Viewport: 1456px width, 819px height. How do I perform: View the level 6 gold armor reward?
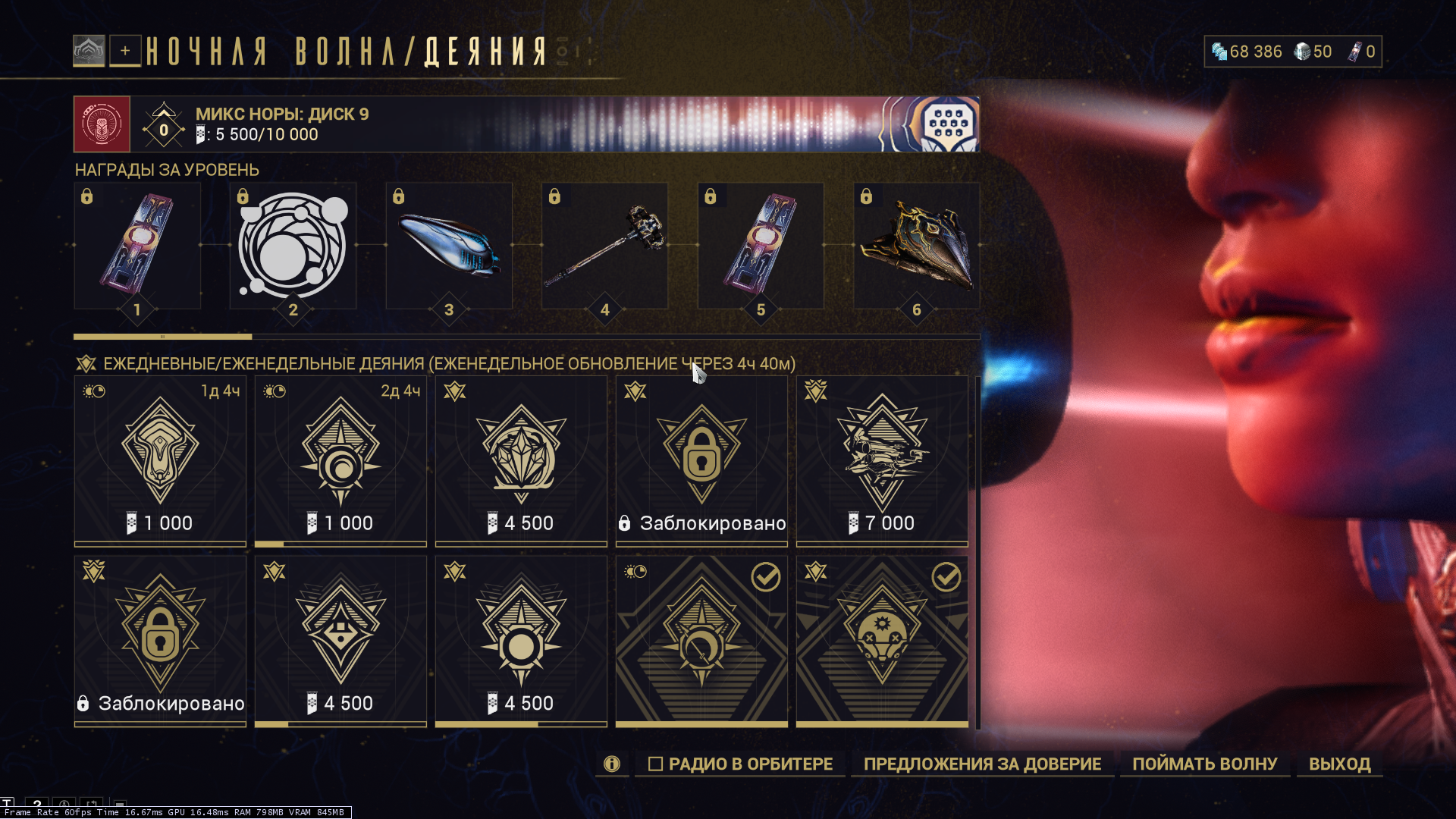pos(916,246)
